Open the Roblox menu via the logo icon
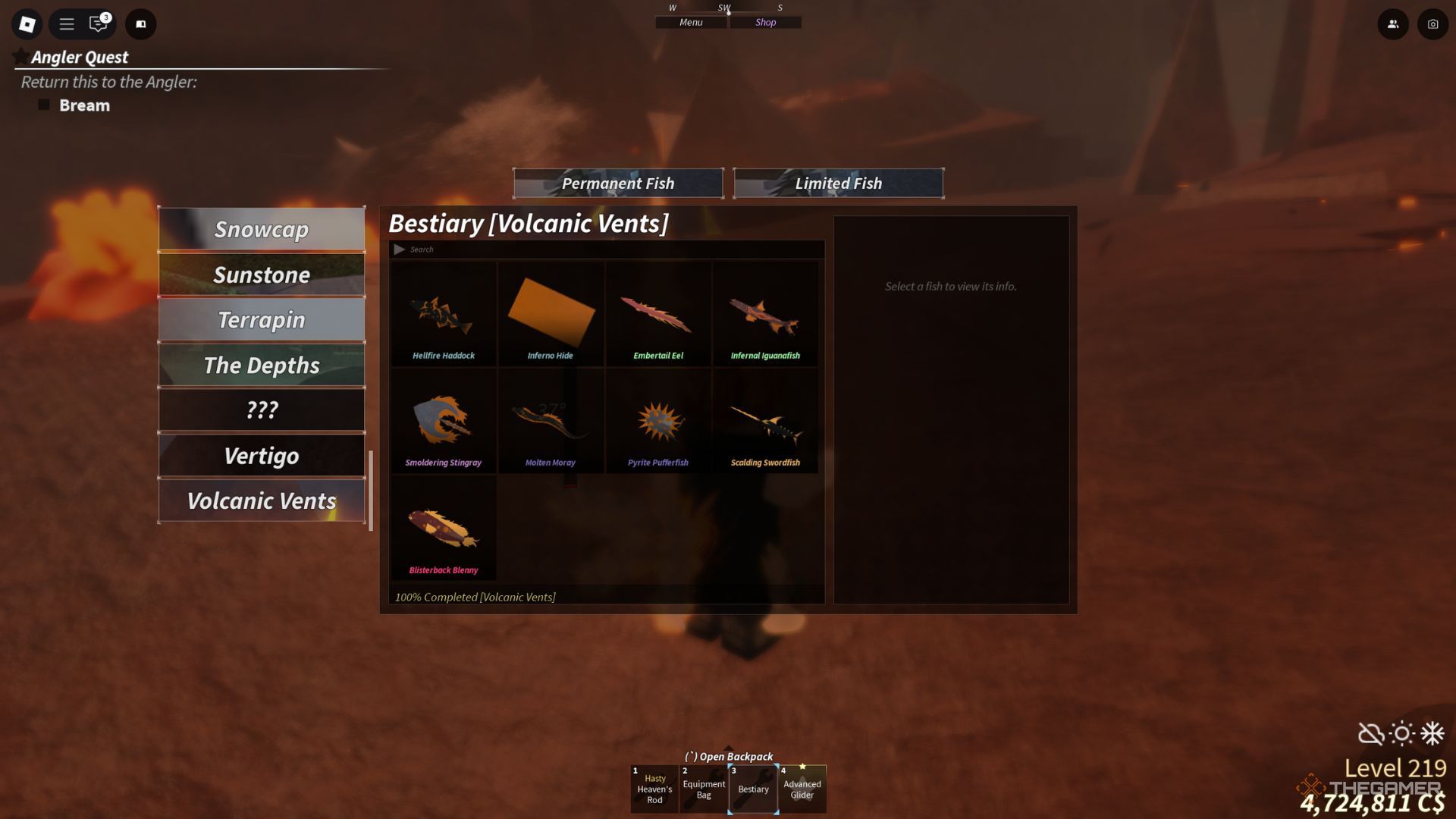This screenshot has height=819, width=1456. (x=27, y=24)
